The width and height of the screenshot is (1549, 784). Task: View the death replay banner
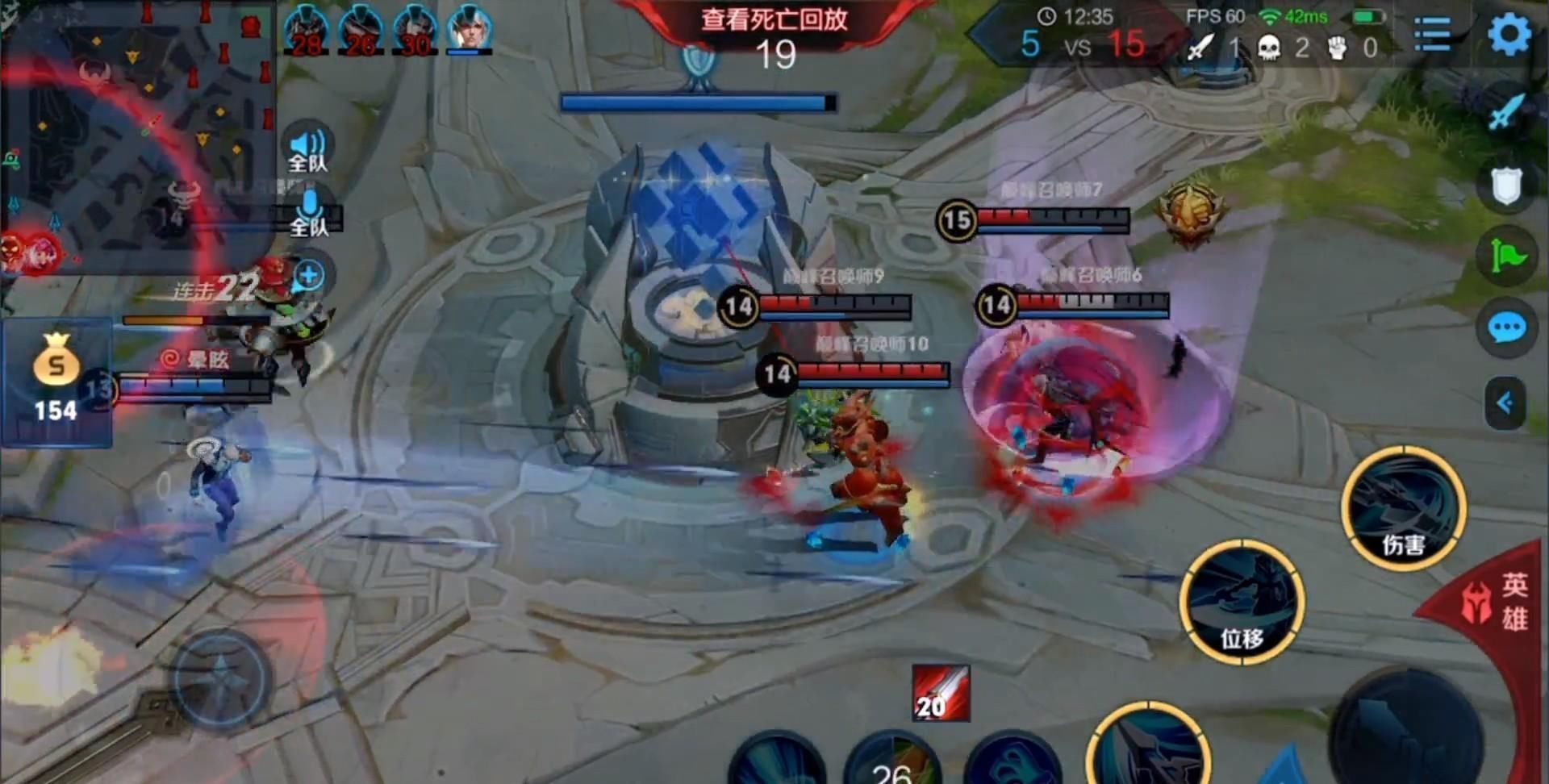[774, 19]
